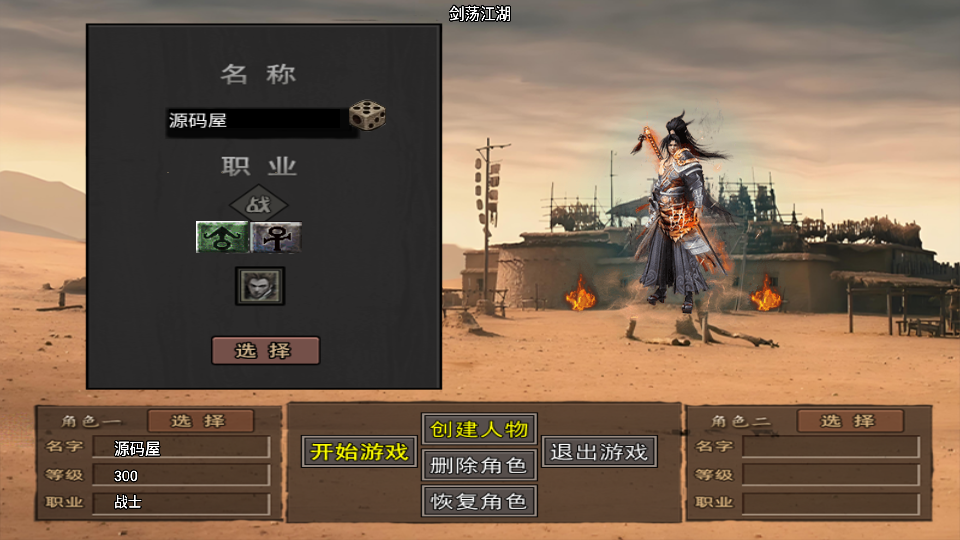This screenshot has width=960, height=540.
Task: Roll the dice for a random name
Action: [x=367, y=116]
